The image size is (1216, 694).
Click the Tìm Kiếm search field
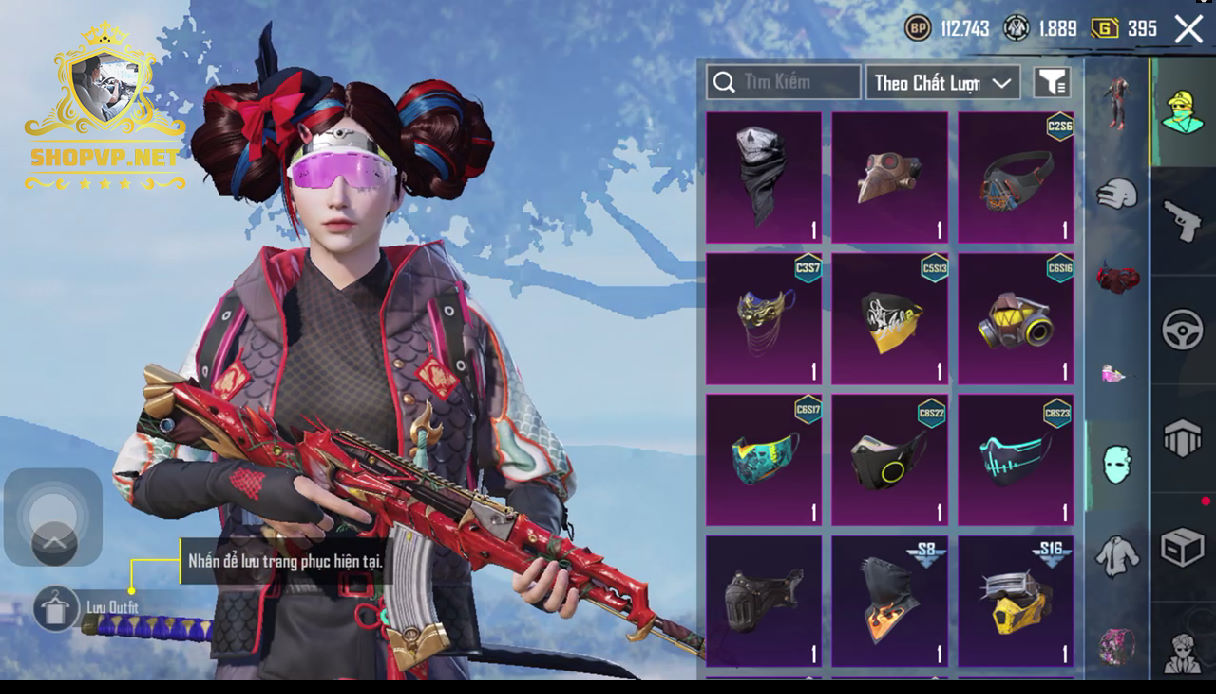coord(784,82)
